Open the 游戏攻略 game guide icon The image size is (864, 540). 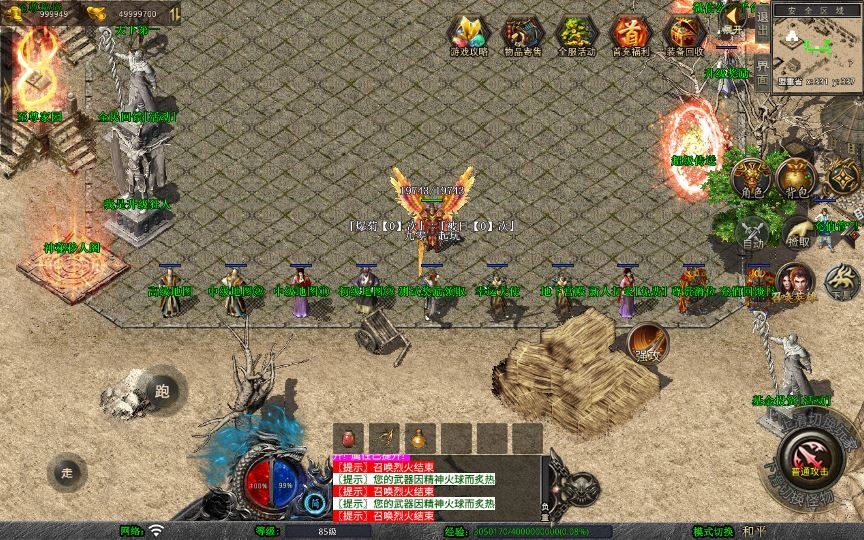click(x=468, y=32)
